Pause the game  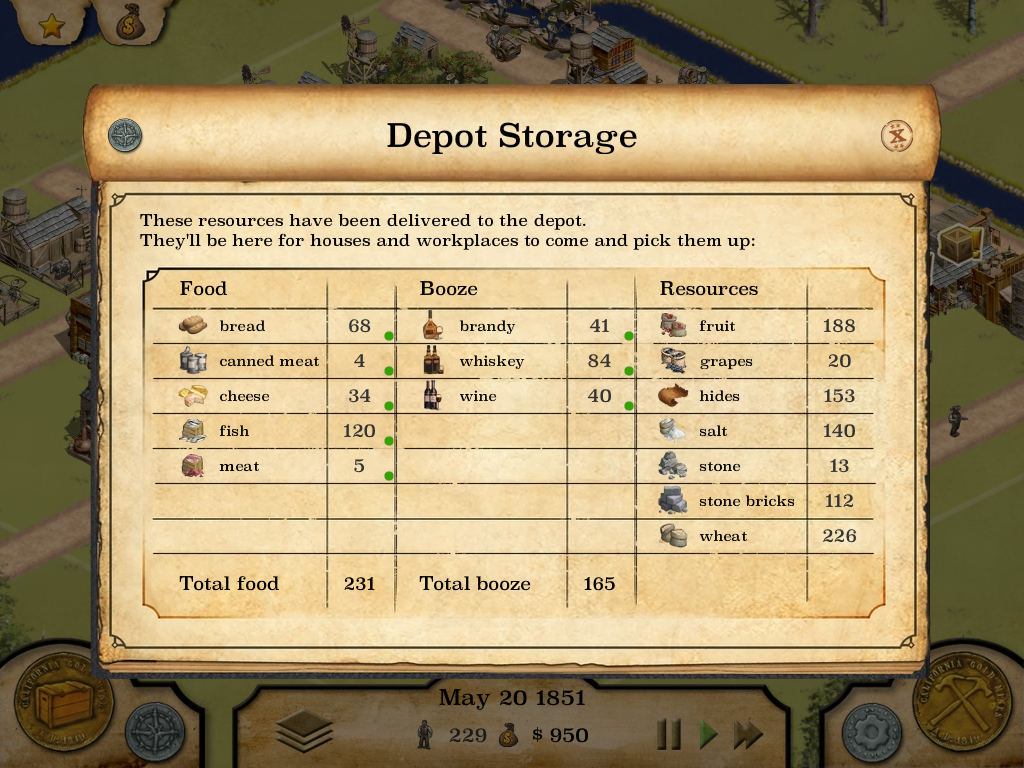point(669,735)
